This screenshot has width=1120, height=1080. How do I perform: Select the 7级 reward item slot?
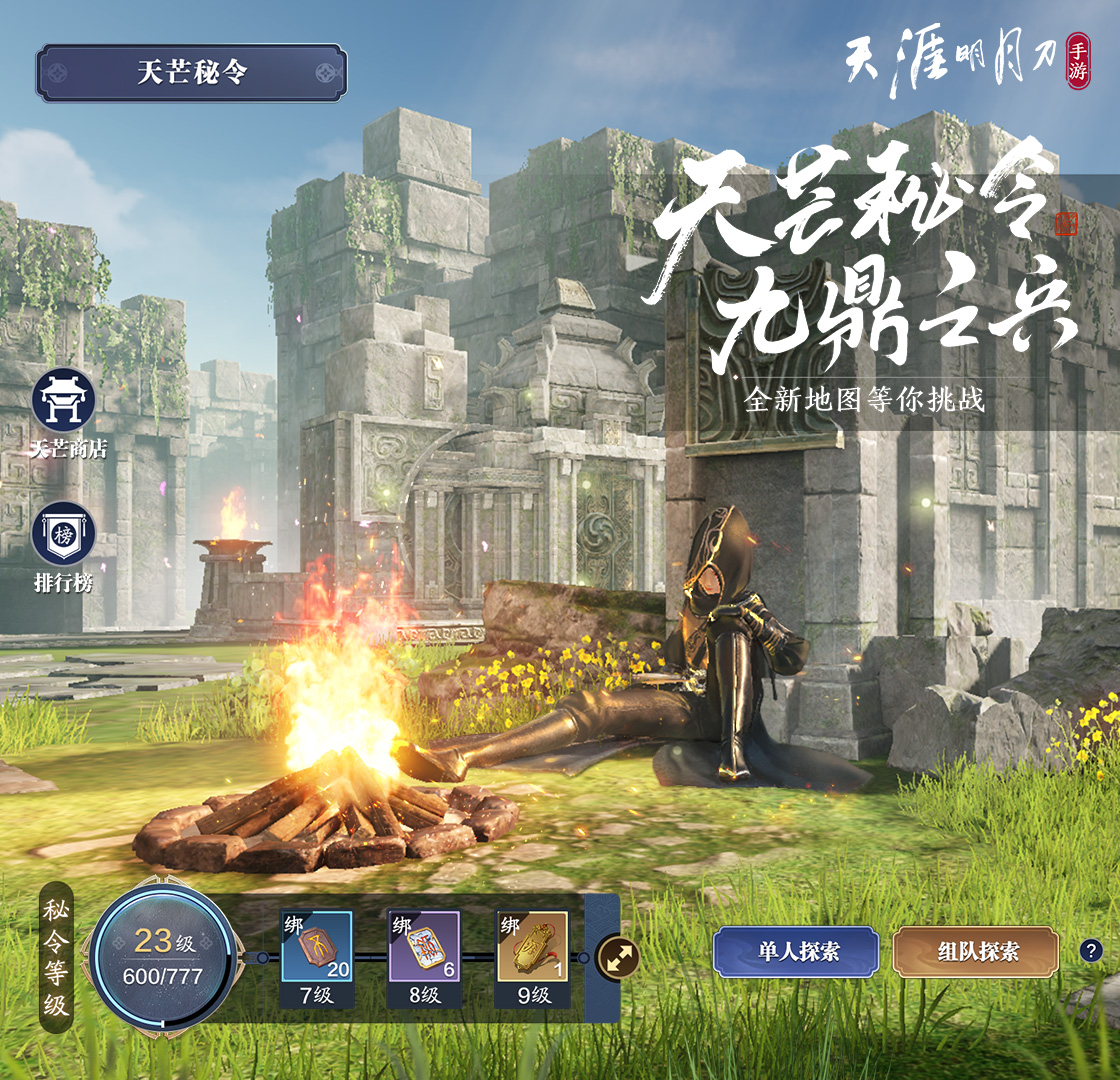pos(316,947)
